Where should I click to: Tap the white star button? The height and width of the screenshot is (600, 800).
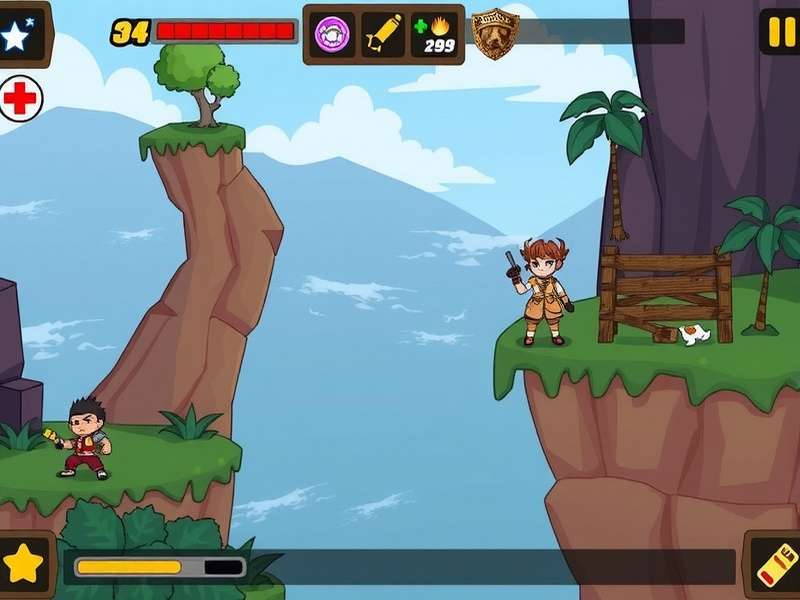[17, 36]
